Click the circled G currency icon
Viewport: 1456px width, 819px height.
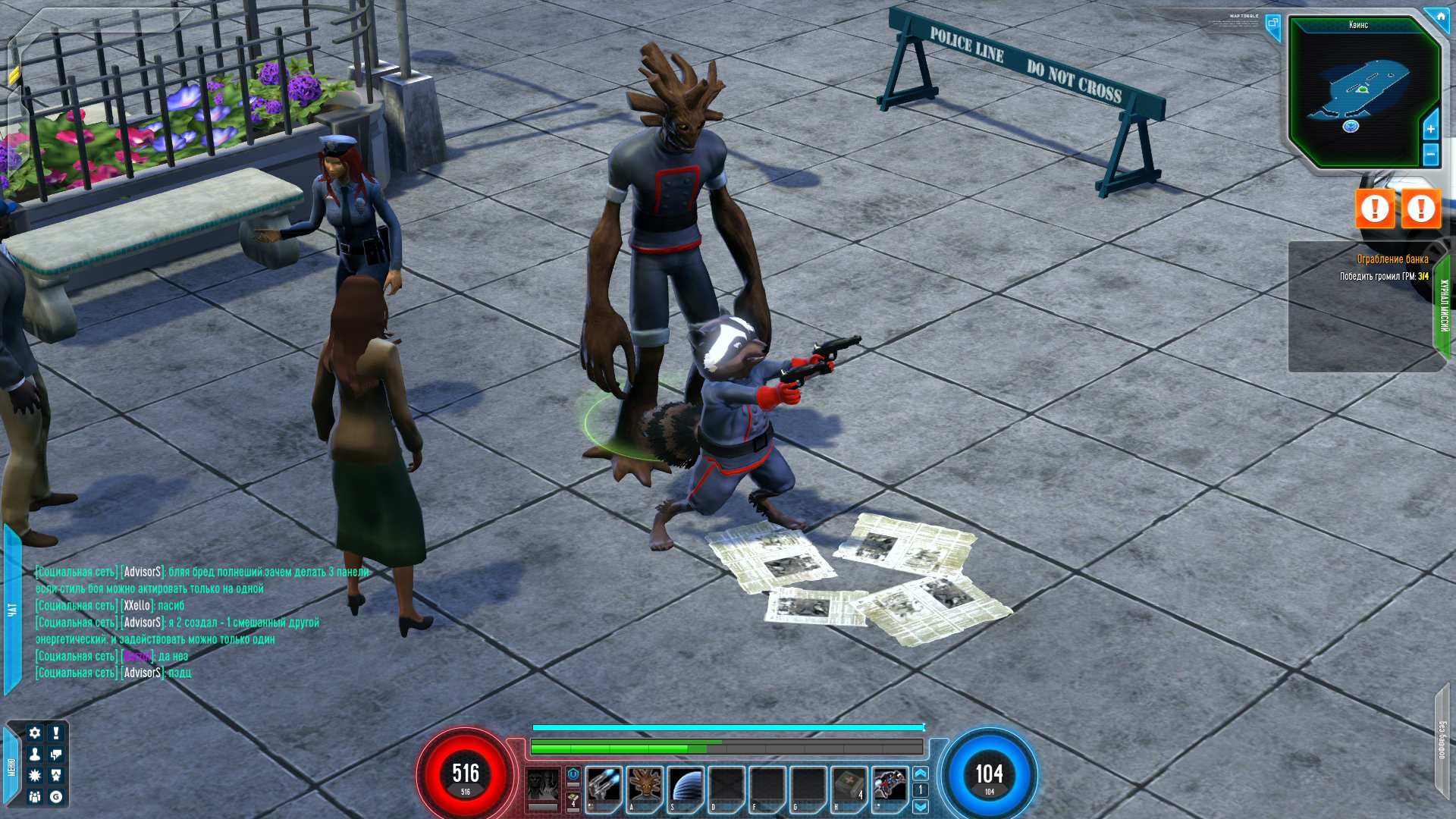tap(56, 796)
